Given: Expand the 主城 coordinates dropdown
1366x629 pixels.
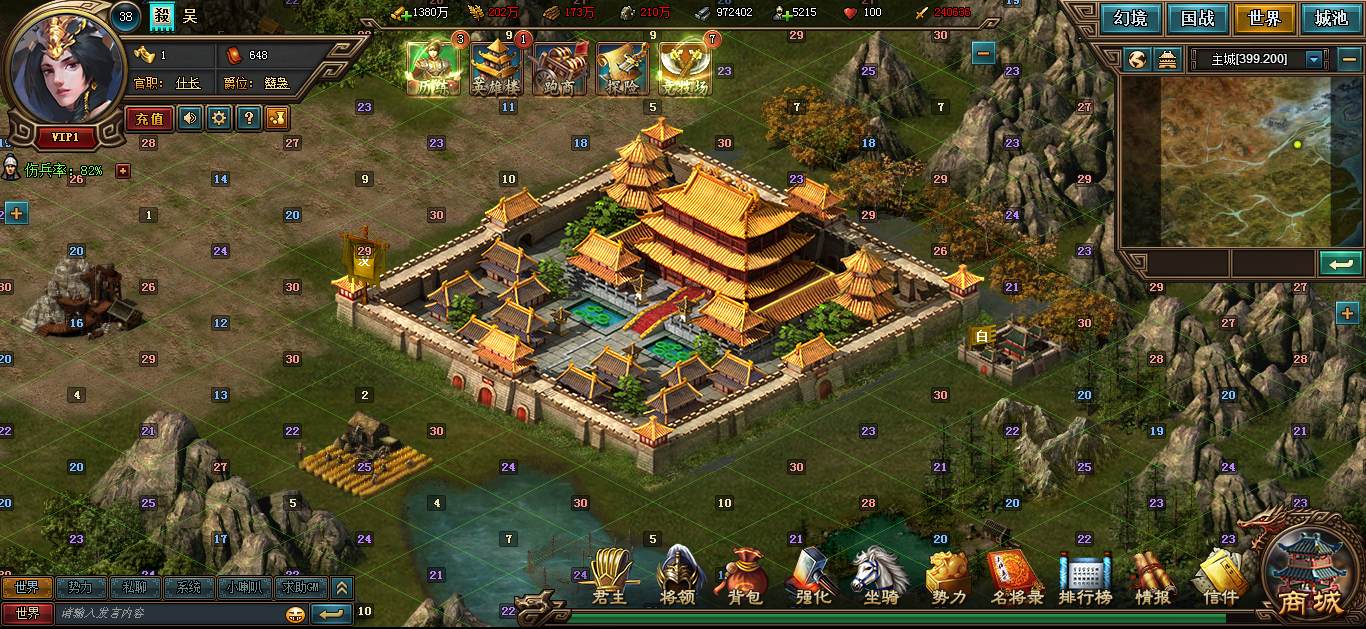Looking at the screenshot, I should tap(1314, 59).
